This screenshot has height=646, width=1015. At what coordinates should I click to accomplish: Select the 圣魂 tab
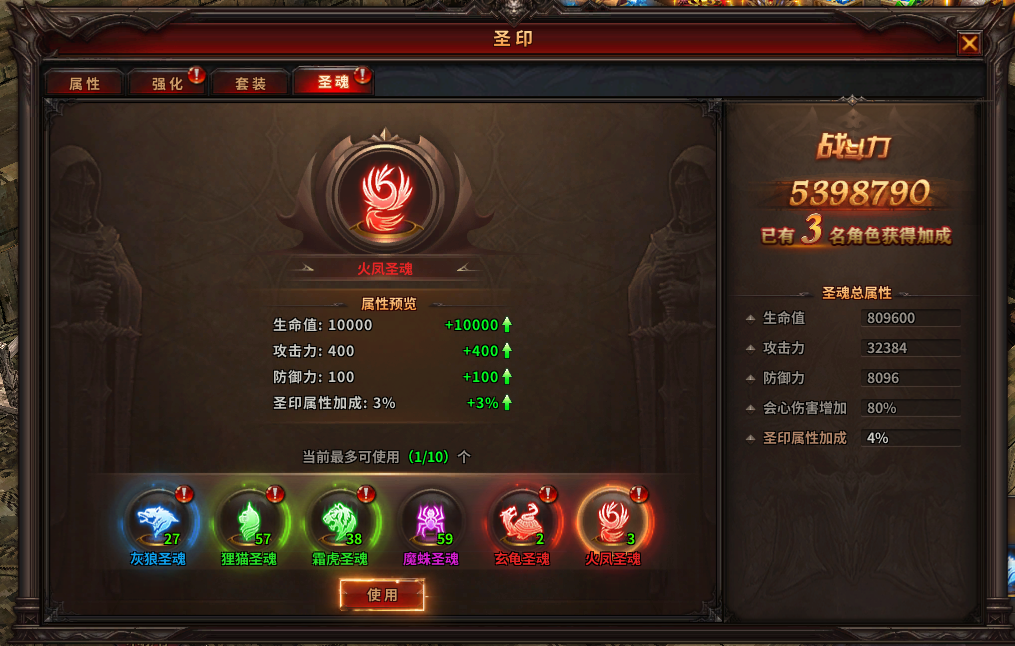pos(333,83)
